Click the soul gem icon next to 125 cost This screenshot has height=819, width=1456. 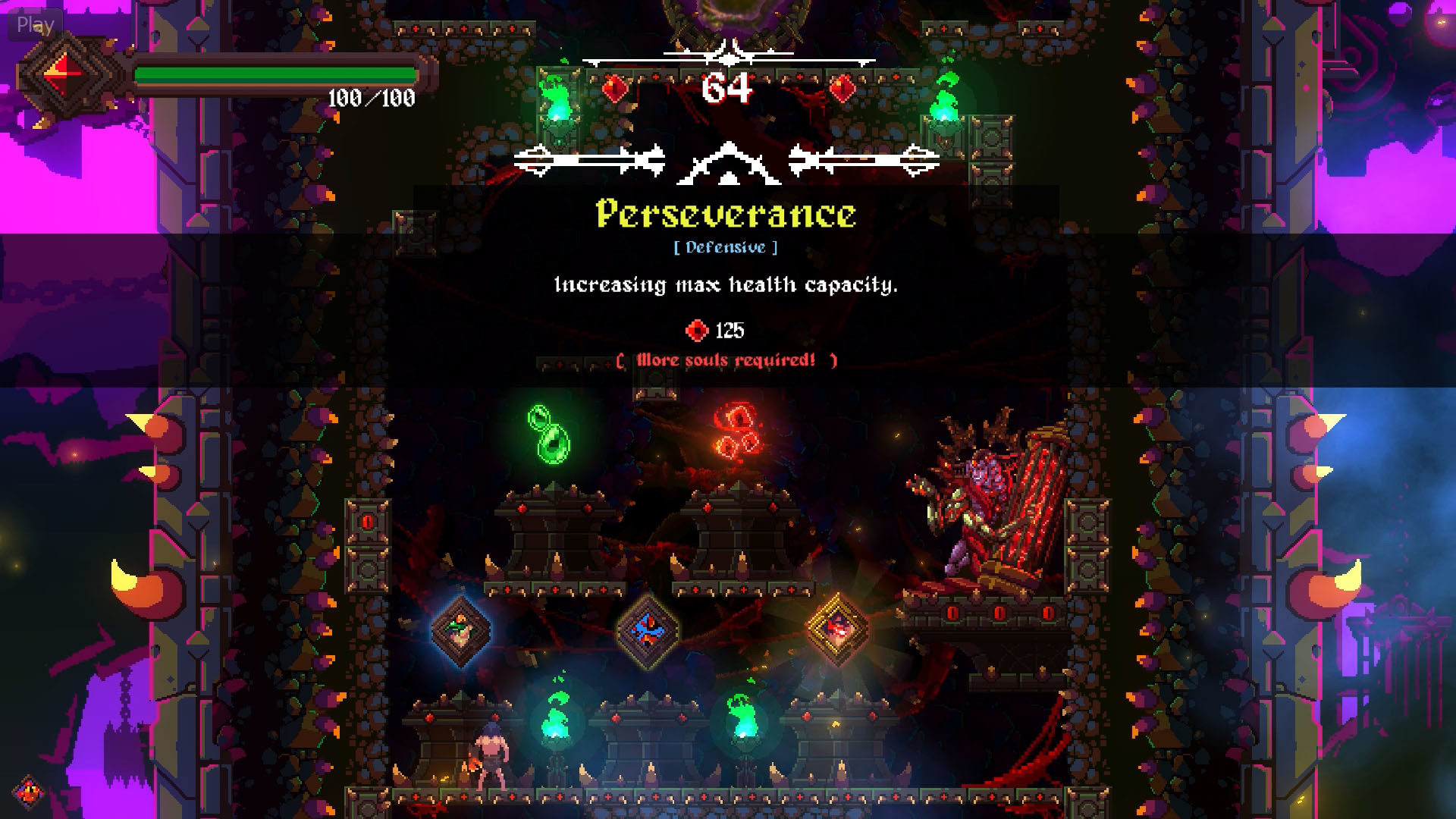(x=696, y=331)
